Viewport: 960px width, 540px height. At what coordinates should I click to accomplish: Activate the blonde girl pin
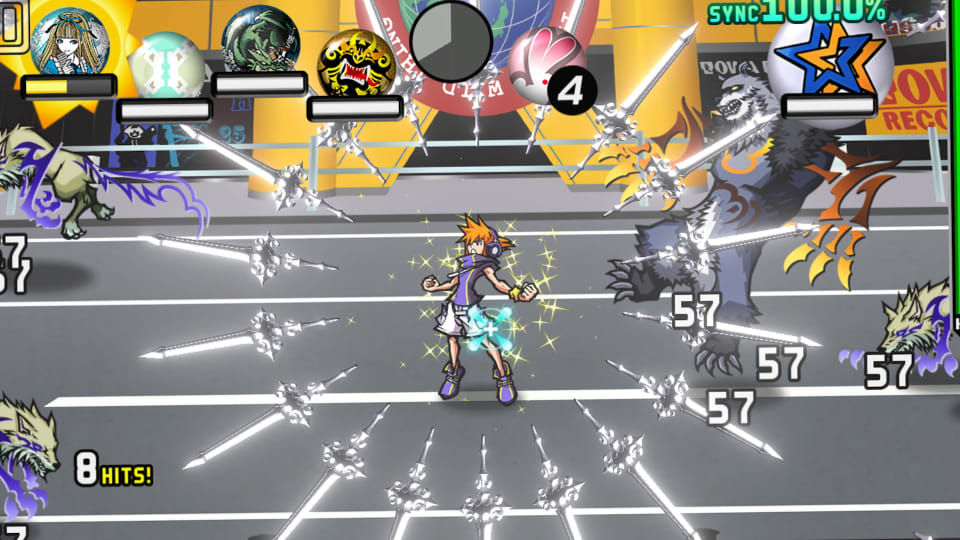coord(70,42)
